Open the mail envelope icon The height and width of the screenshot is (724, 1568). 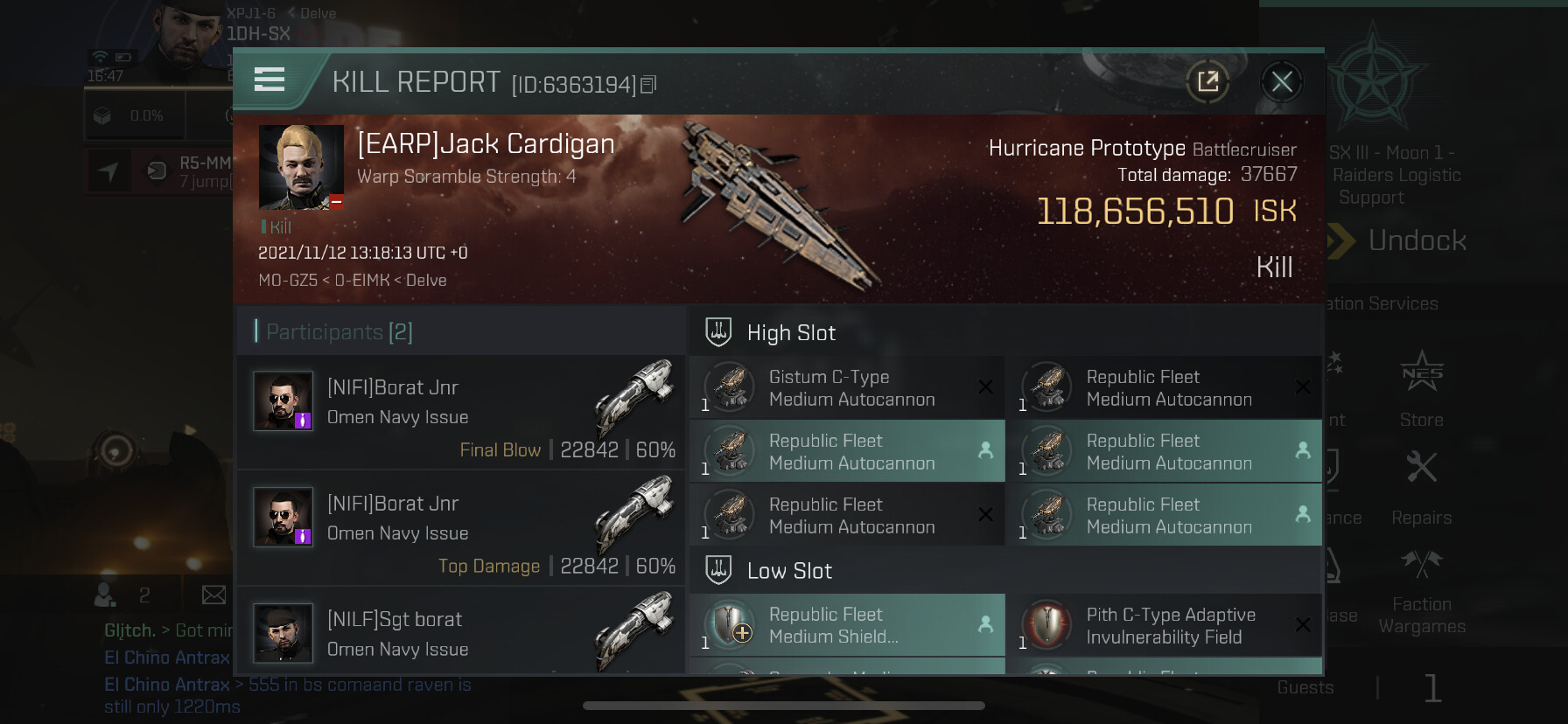point(213,595)
